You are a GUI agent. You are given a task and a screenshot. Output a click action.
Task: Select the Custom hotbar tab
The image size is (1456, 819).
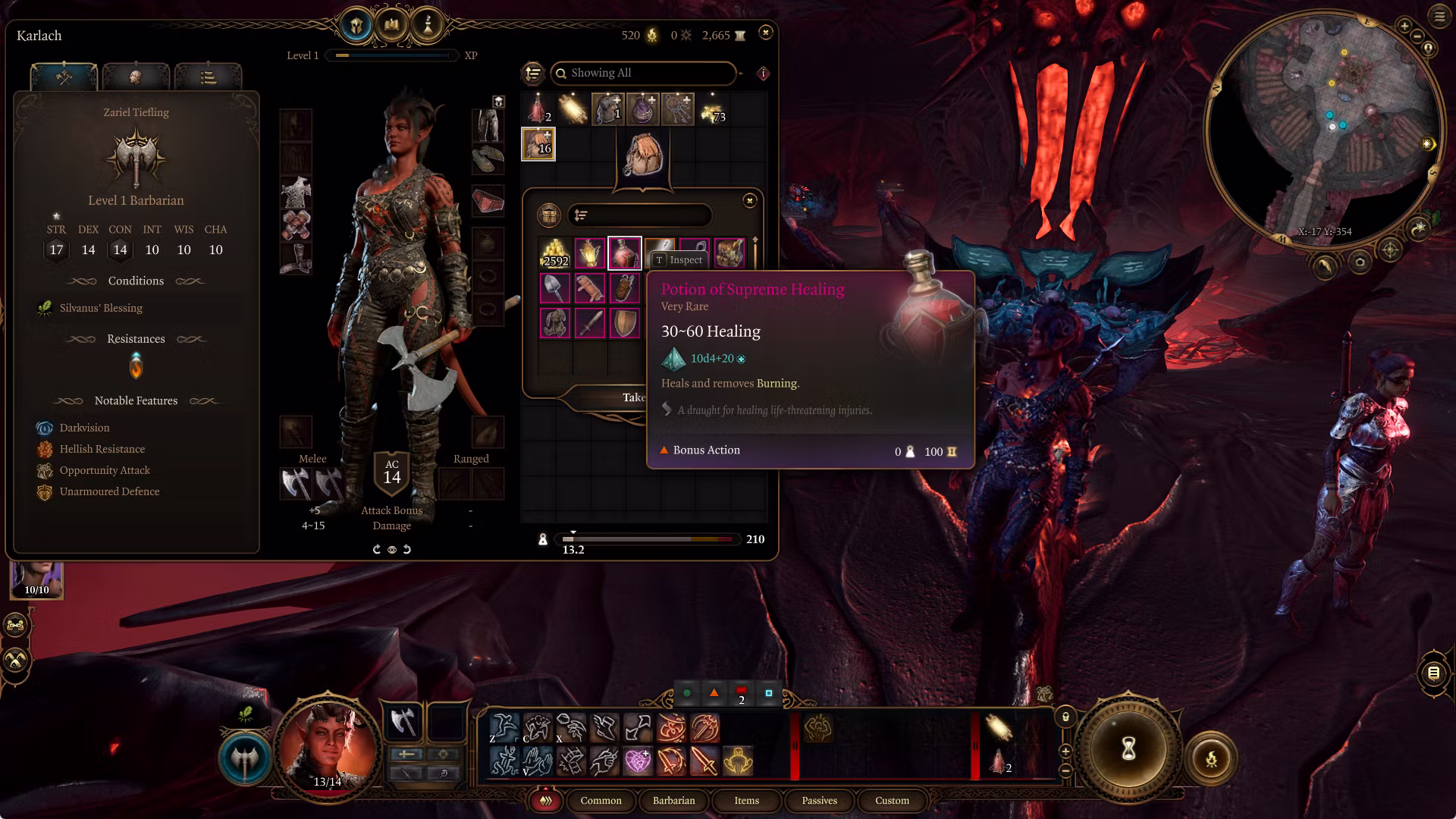click(x=892, y=800)
